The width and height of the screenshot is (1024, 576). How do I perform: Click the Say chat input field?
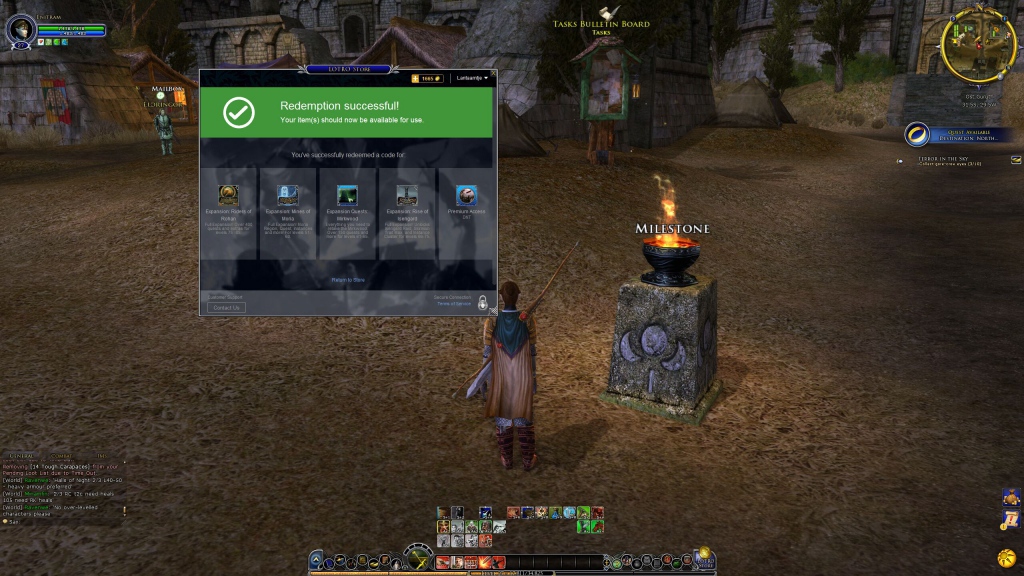[60, 521]
